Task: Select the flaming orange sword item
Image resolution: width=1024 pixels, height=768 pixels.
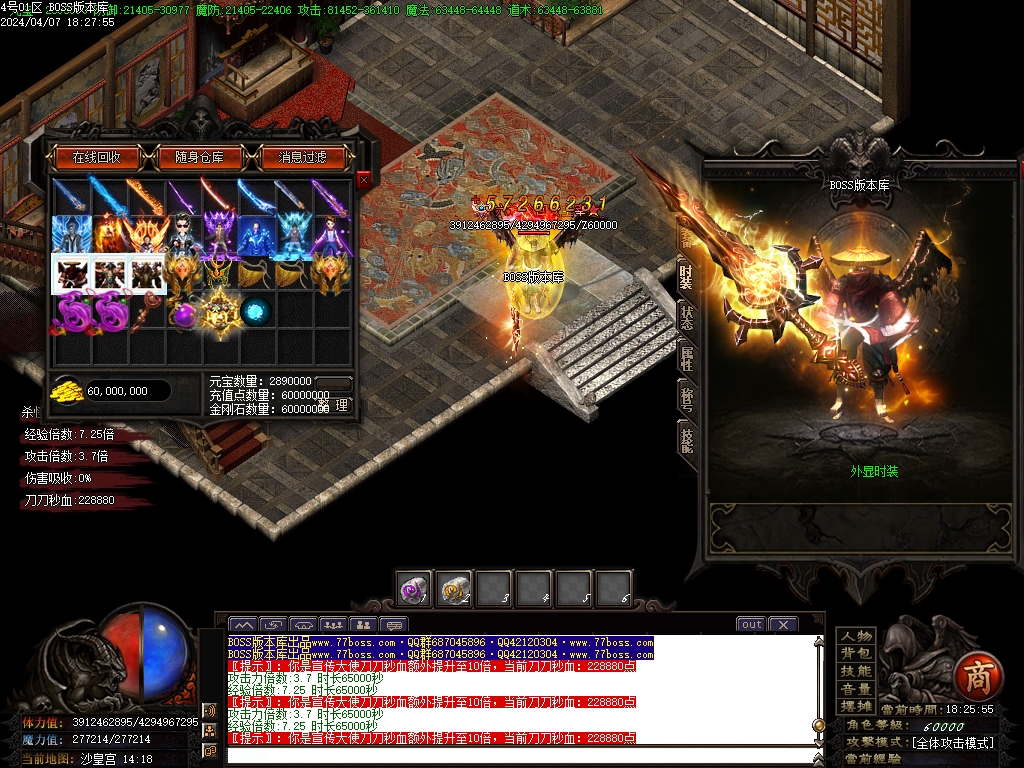Action: click(x=144, y=197)
